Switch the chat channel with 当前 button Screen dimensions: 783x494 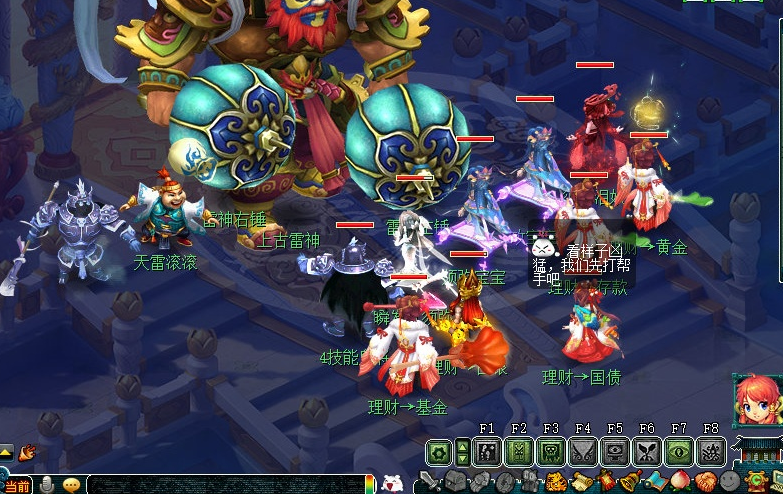17,486
